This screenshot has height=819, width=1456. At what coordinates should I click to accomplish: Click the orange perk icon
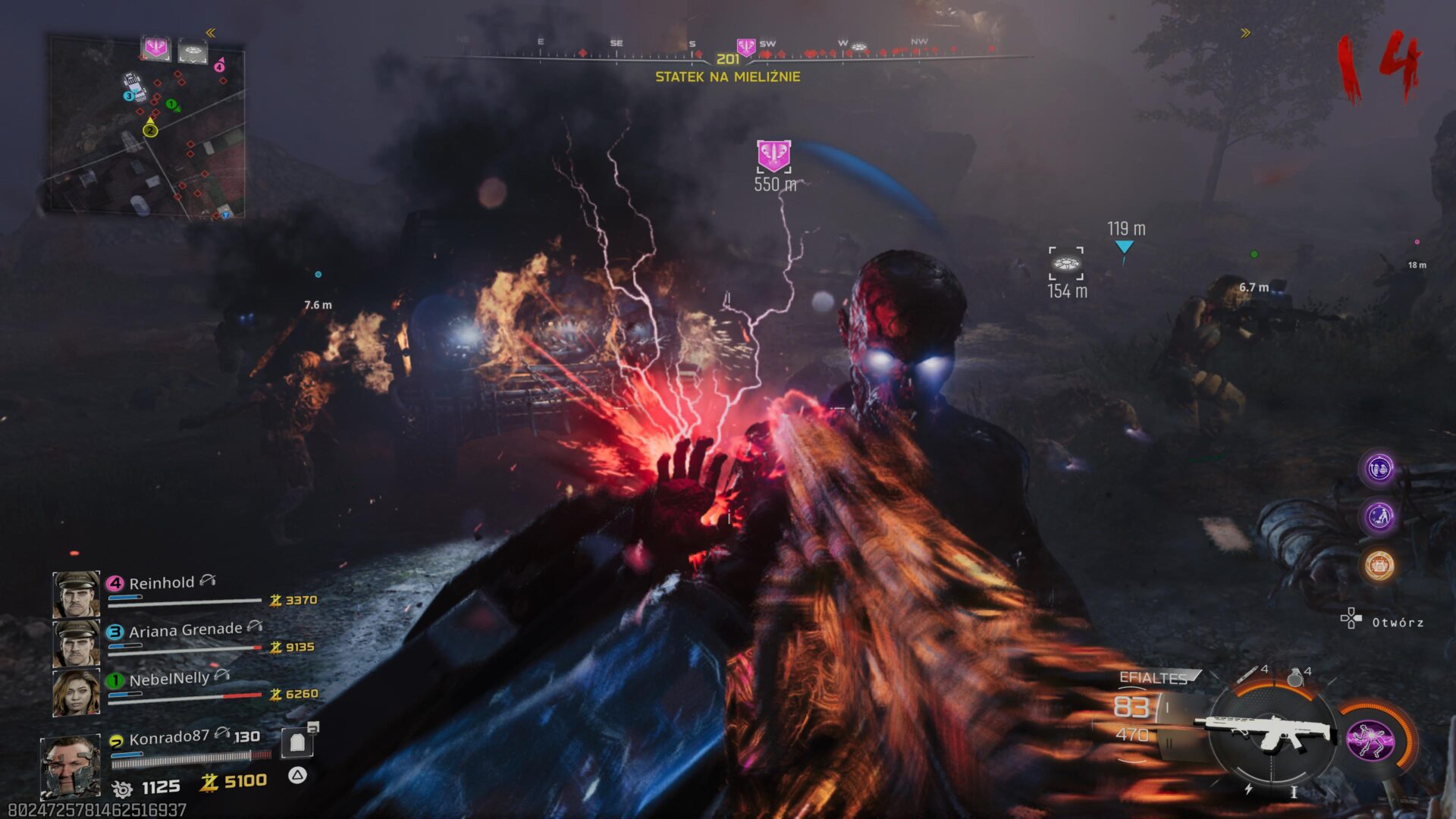pos(1379,566)
